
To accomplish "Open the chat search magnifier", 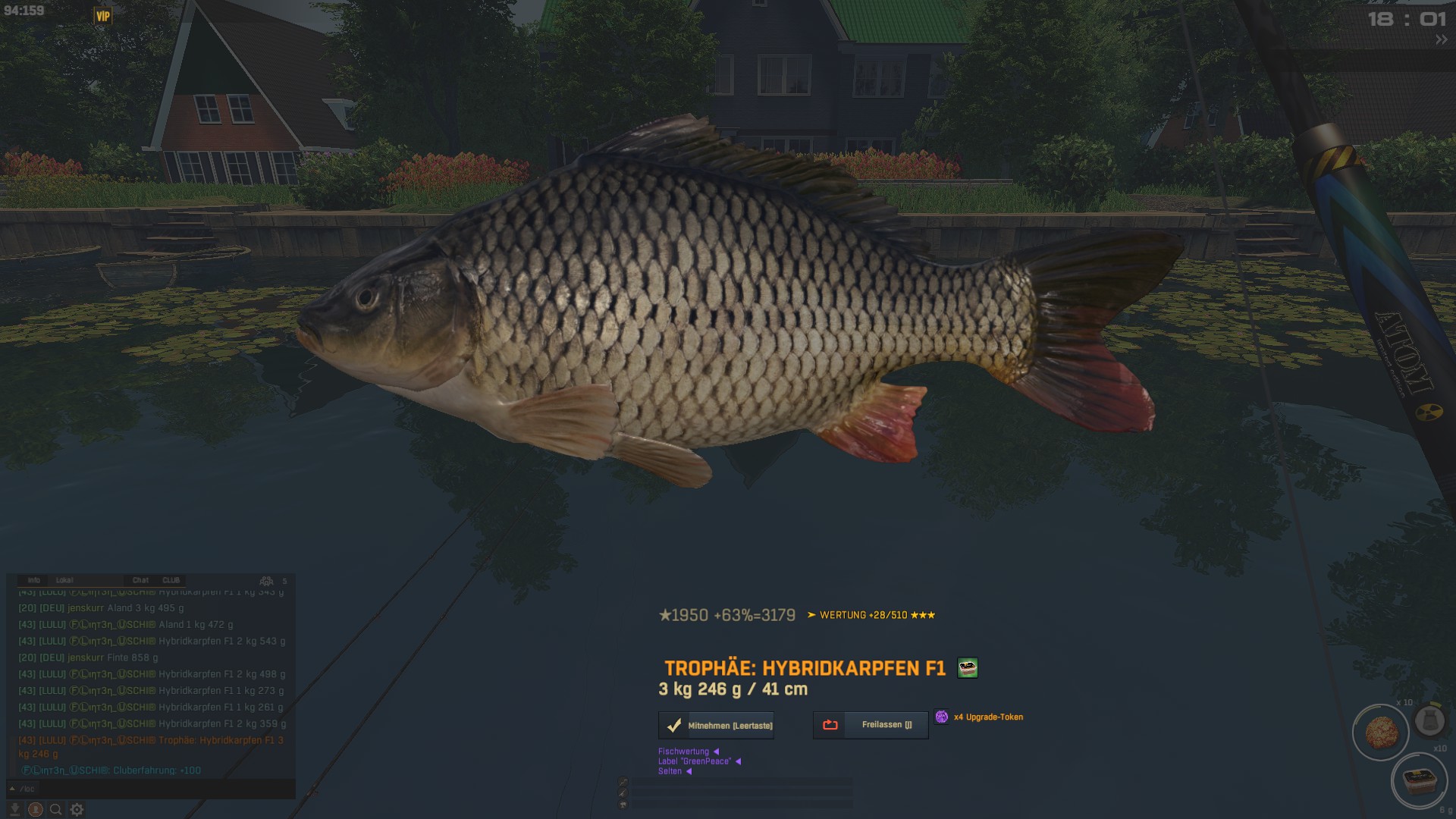I will (55, 809).
